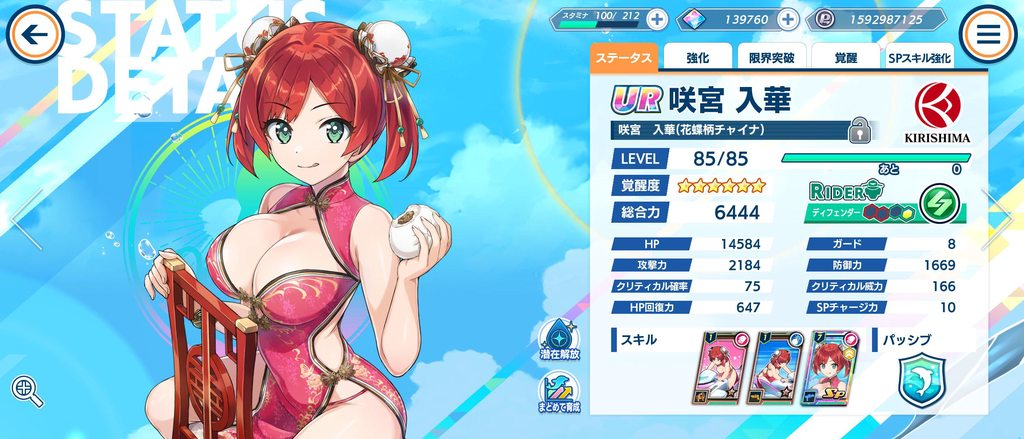The height and width of the screenshot is (439, 1024).
Task: Switch to the 強化 tab
Action: pyautogui.click(x=698, y=58)
